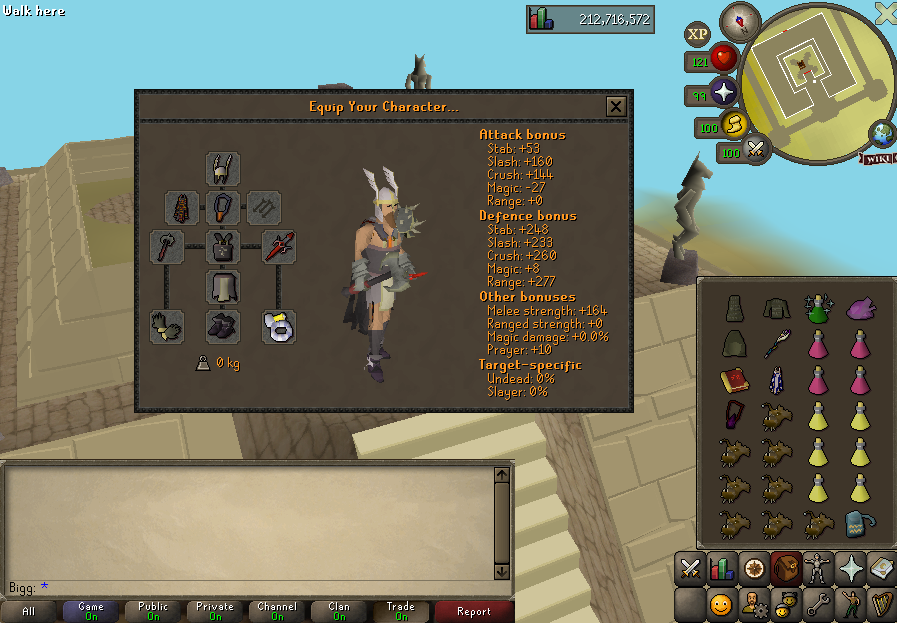Select the winged helmet equipment slot
The width and height of the screenshot is (897, 623).
coord(223,168)
